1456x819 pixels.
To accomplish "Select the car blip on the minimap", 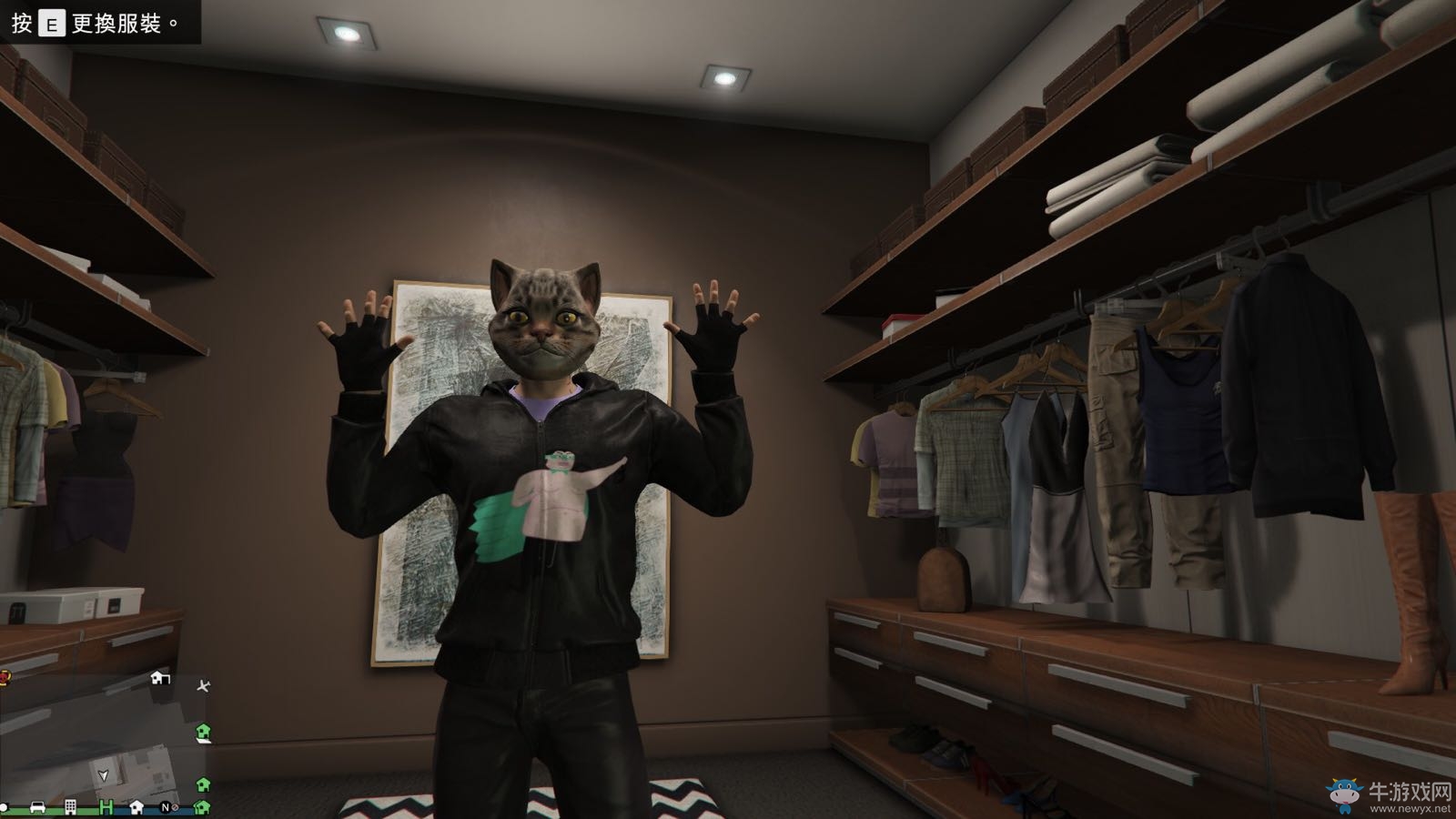I will [x=37, y=808].
